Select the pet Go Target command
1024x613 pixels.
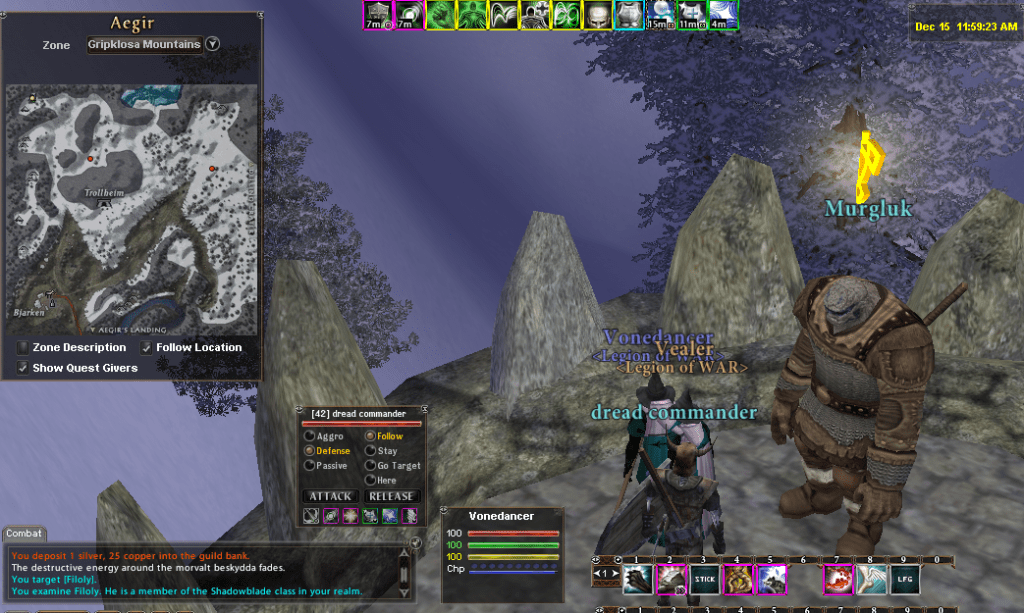click(x=370, y=465)
